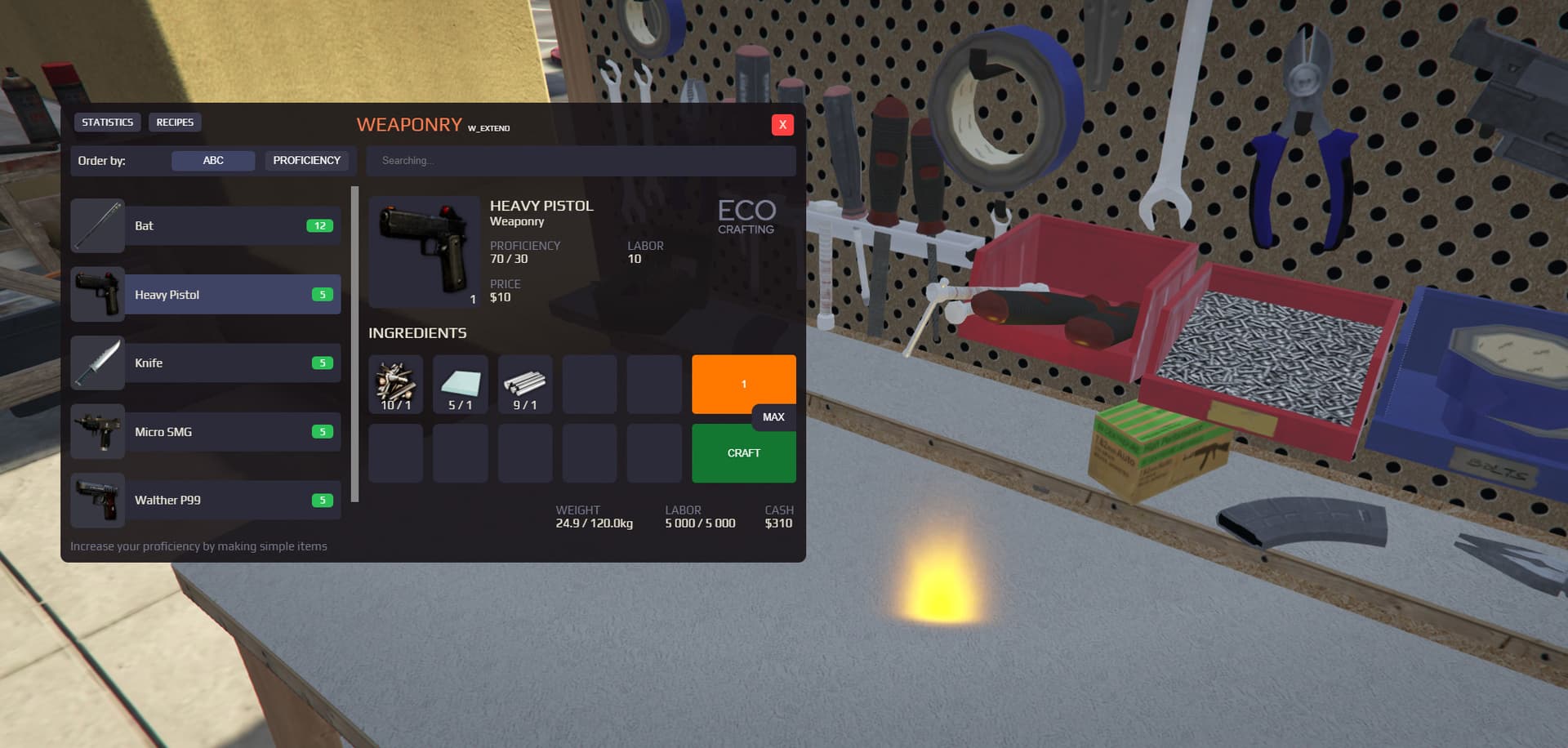Screen dimensions: 1568x748
Task: Open the STATISTICS tab
Action: [107, 122]
